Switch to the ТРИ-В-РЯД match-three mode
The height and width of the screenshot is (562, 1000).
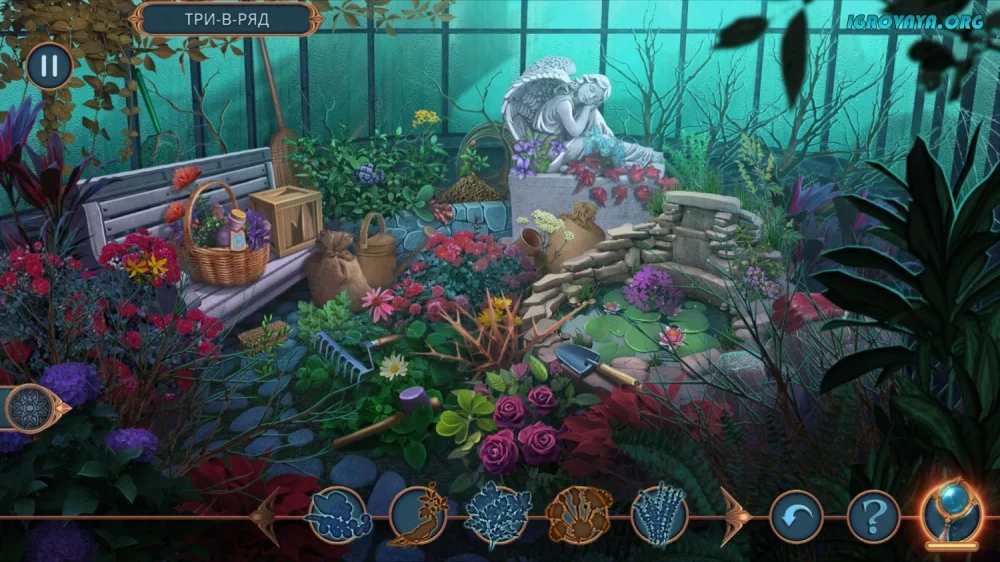click(x=225, y=17)
